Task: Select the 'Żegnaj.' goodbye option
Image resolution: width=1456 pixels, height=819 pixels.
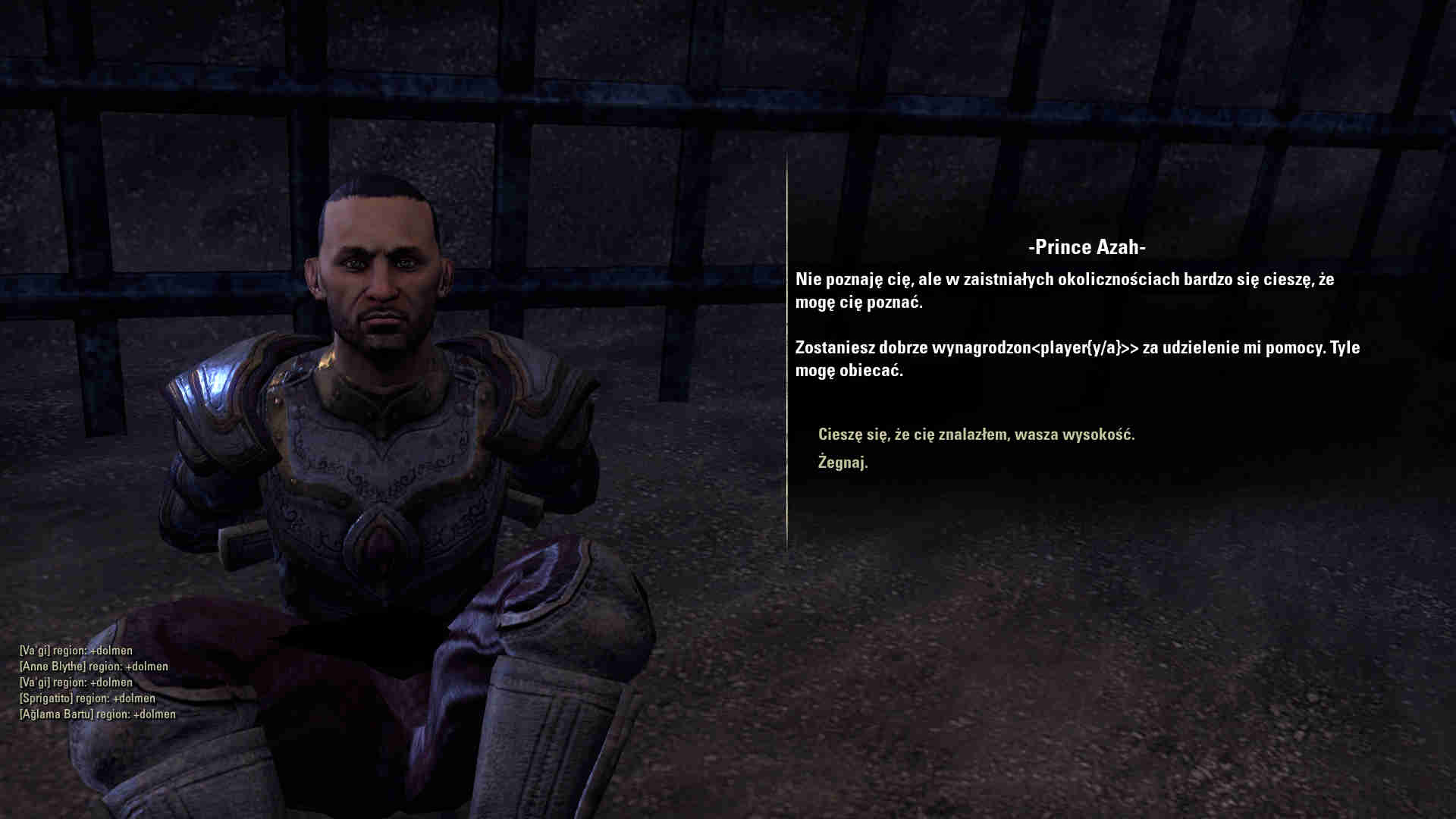Action: tap(843, 462)
